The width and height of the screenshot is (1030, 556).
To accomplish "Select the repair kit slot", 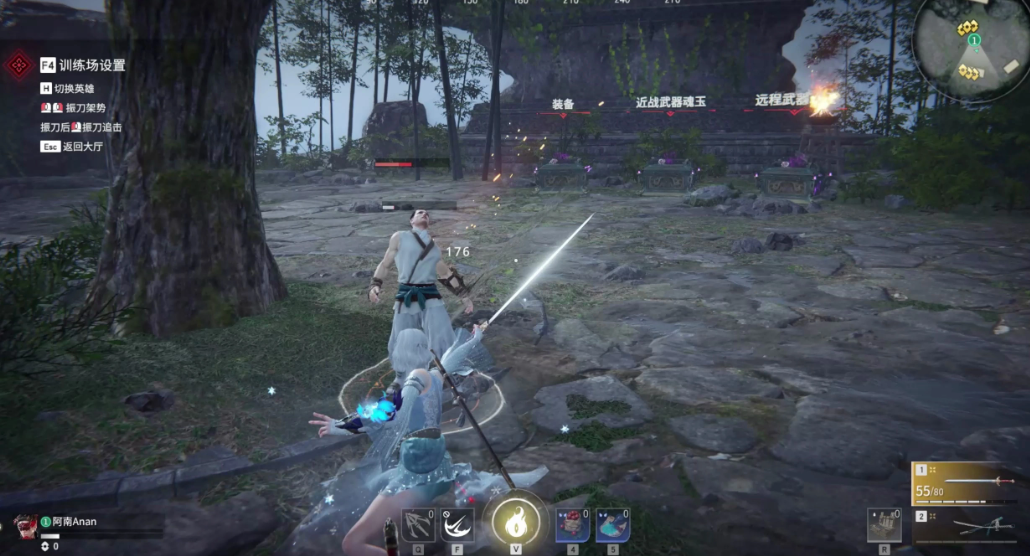I will click(x=884, y=525).
